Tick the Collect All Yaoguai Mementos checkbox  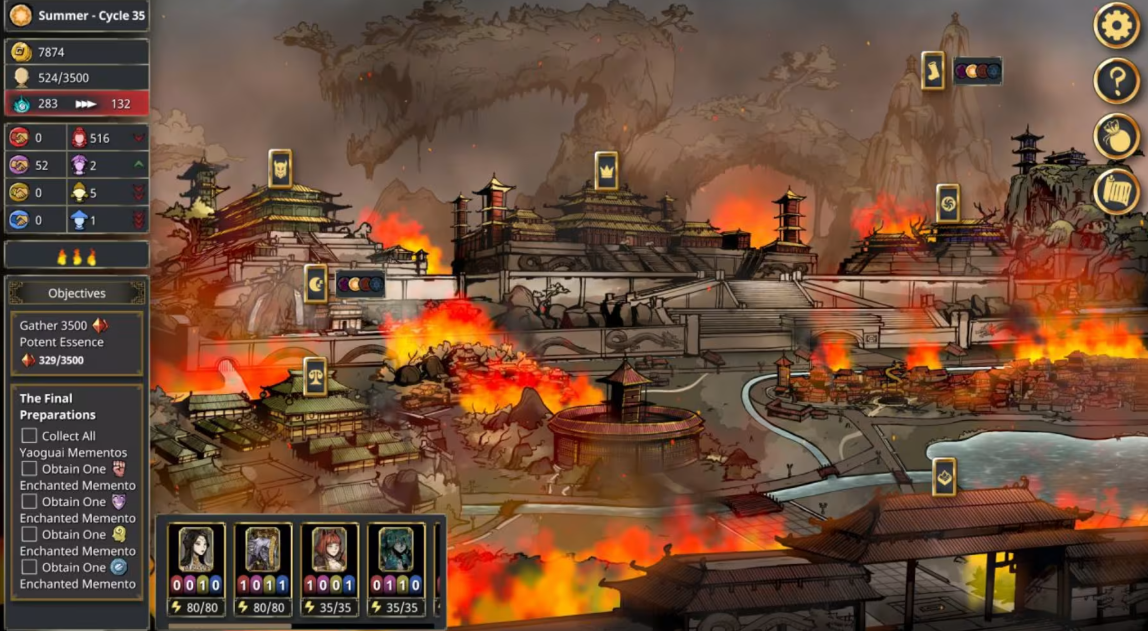29,436
